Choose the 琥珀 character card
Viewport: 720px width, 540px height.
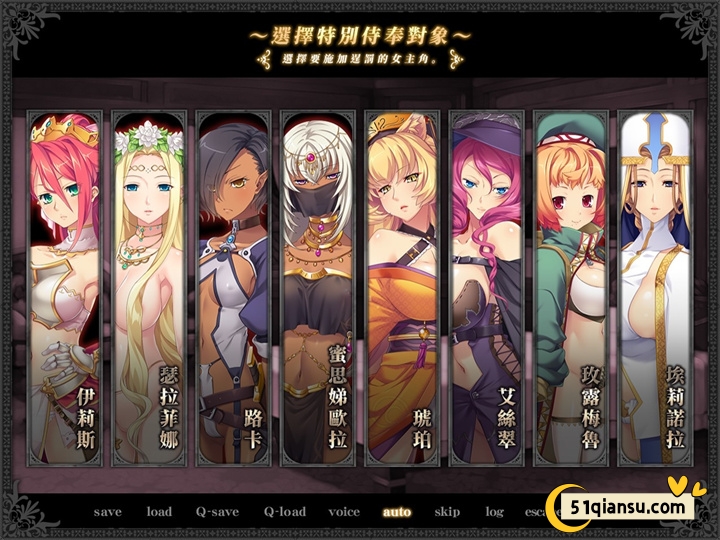pyautogui.click(x=402, y=290)
